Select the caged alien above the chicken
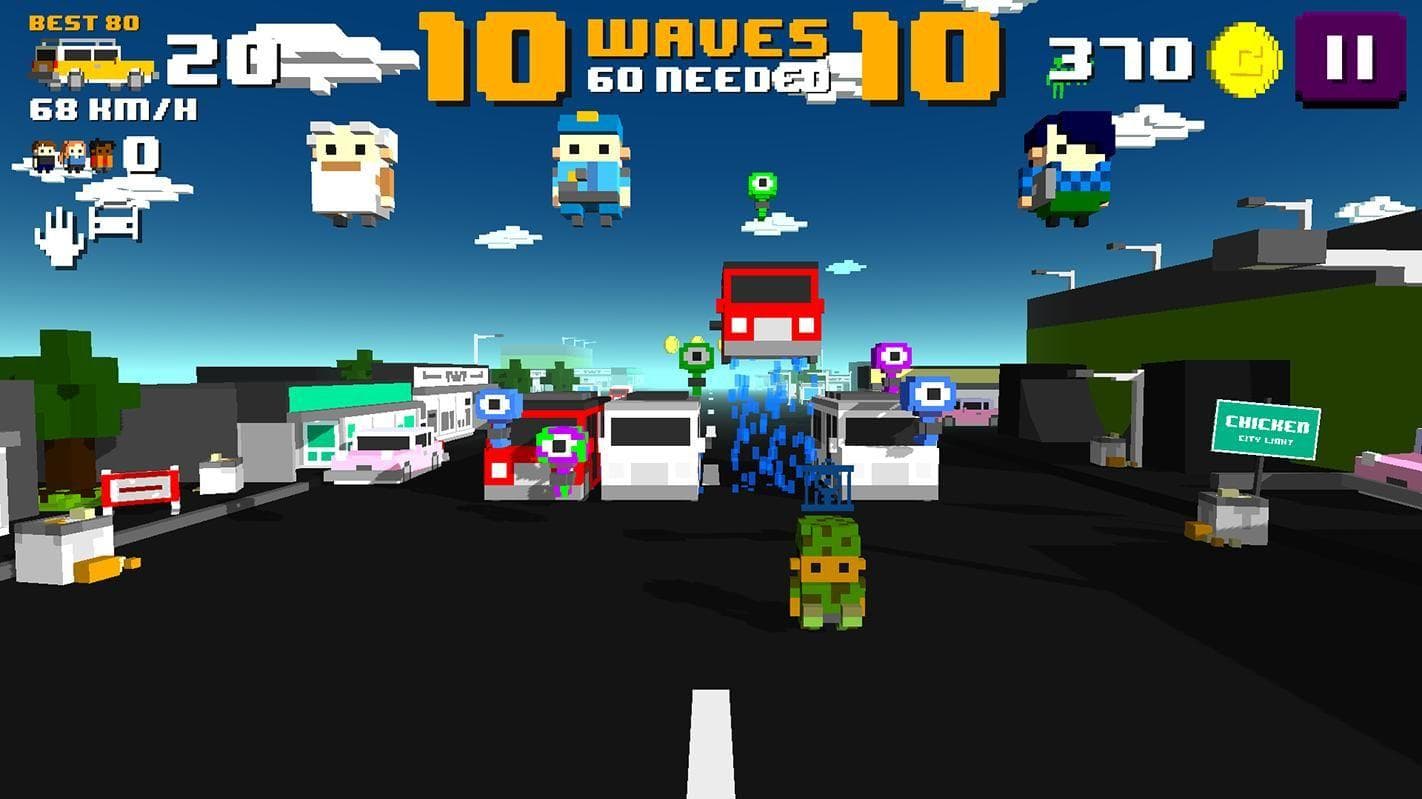This screenshot has width=1422, height=799. tap(828, 483)
